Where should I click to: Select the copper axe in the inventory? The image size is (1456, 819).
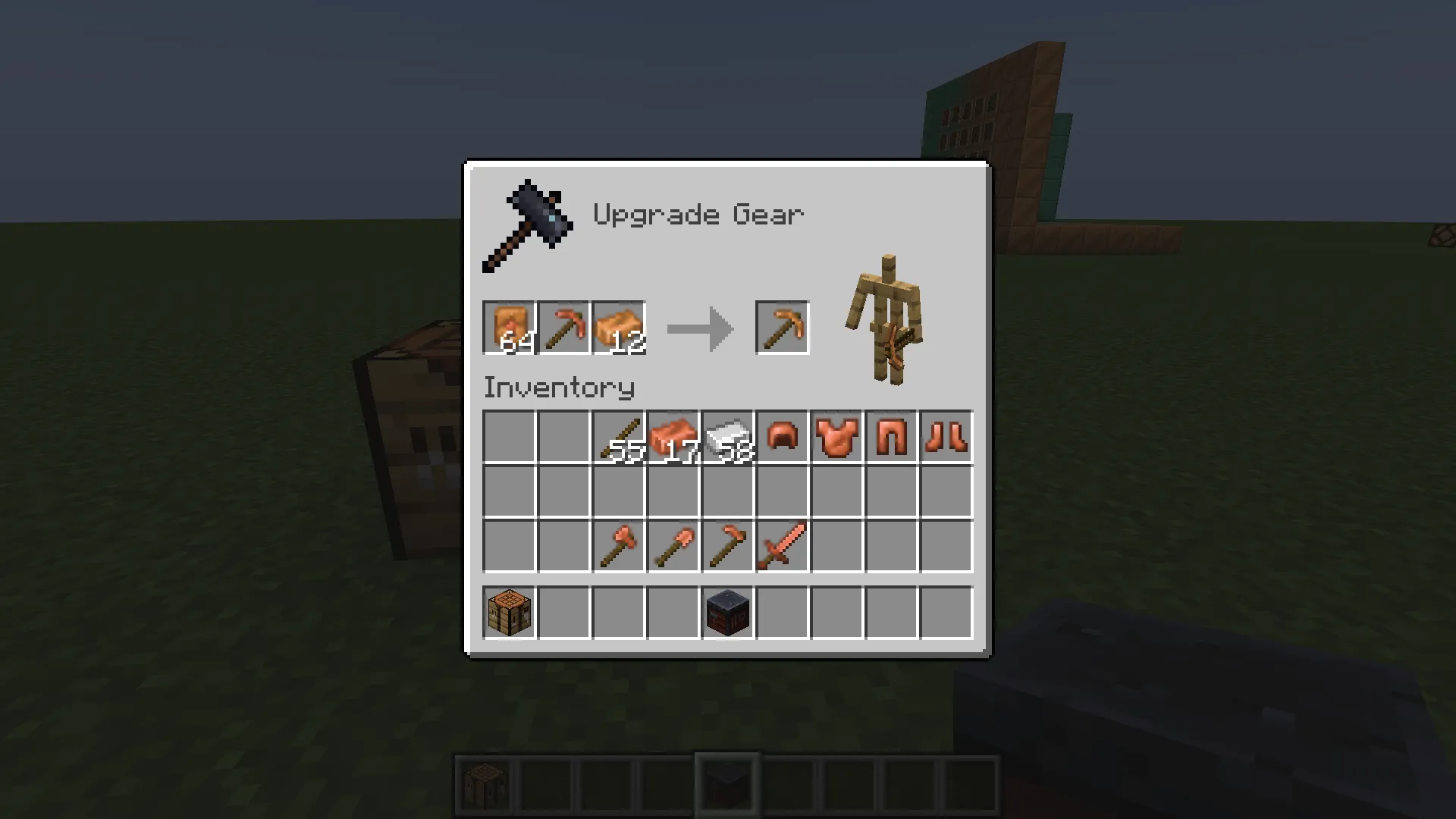[x=618, y=546]
